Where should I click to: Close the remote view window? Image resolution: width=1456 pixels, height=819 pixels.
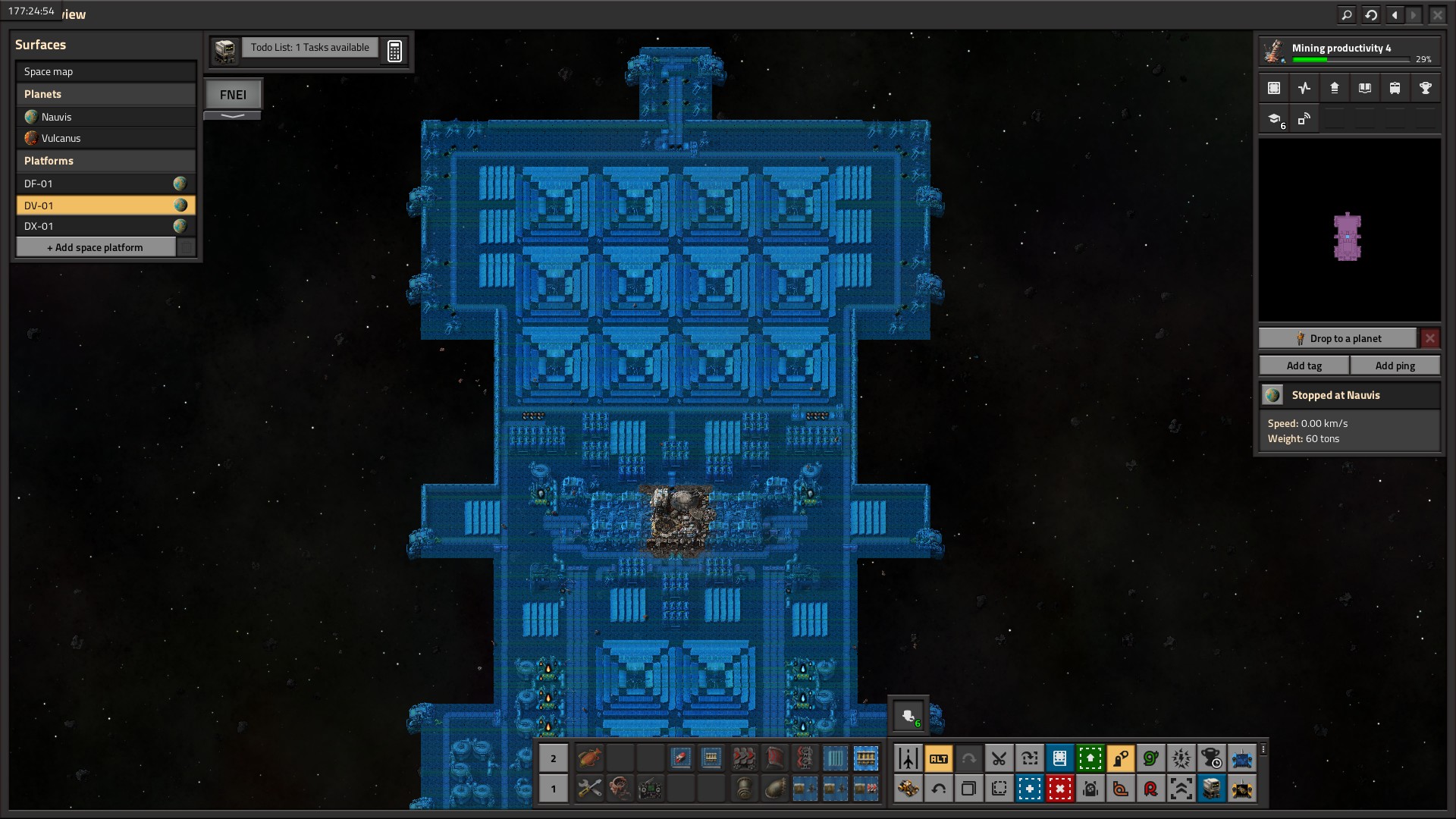click(1437, 14)
